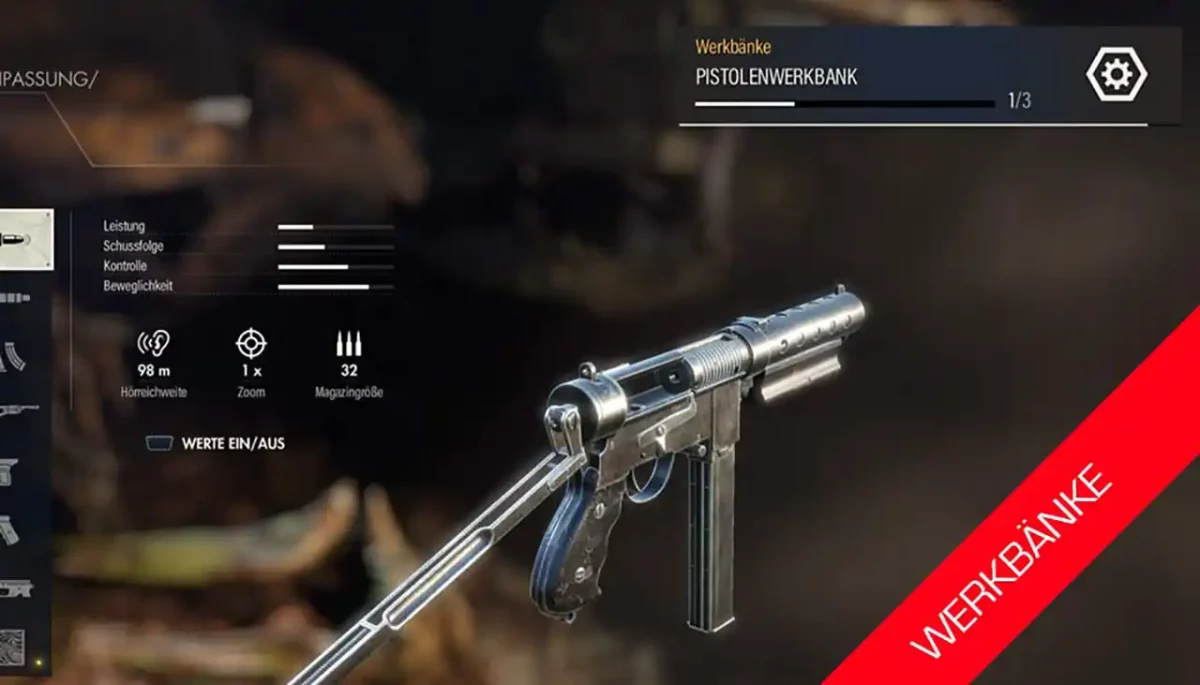Select the patterned weapon skin category
The image size is (1200, 685).
click(x=10, y=647)
